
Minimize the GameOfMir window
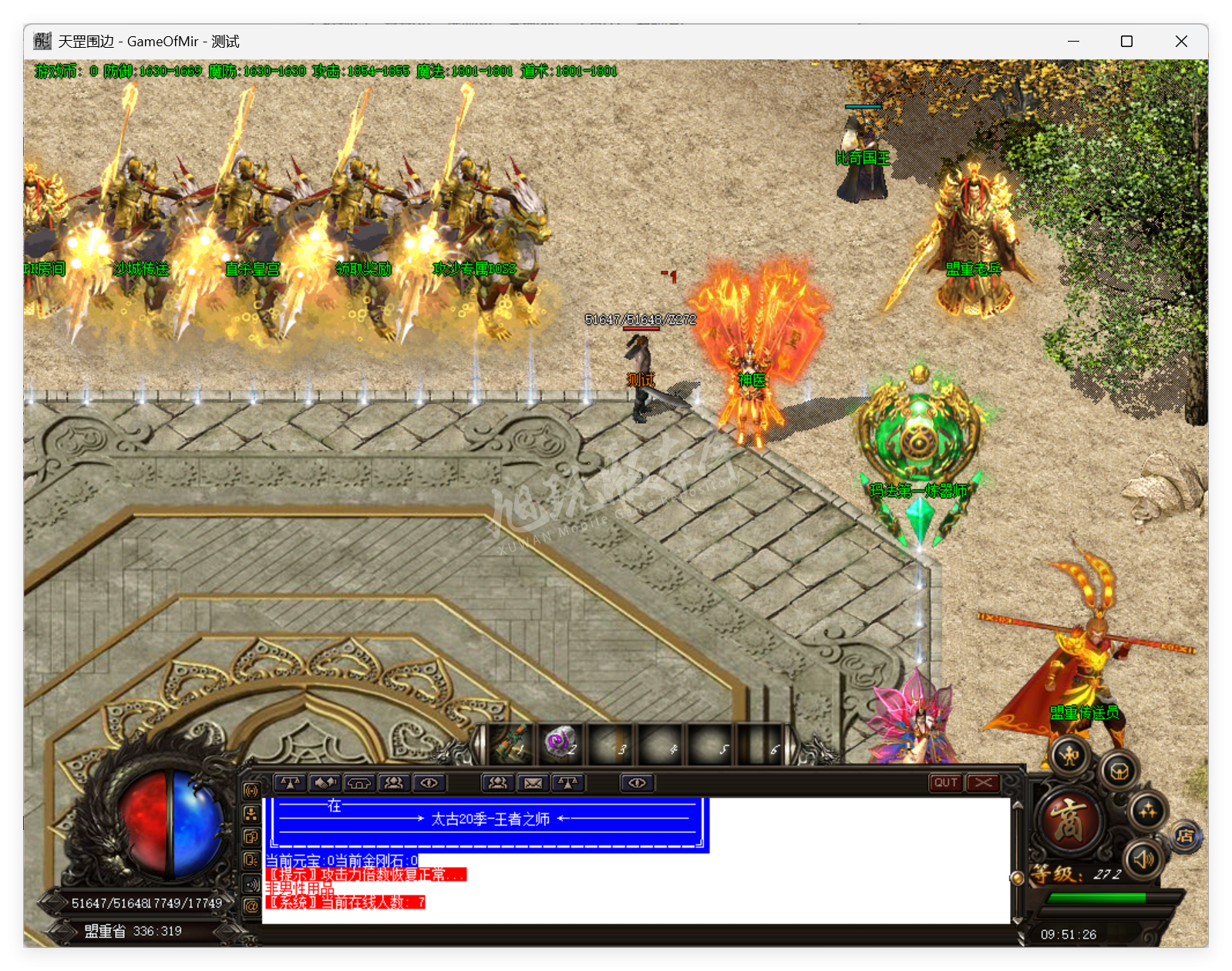[x=1072, y=42]
